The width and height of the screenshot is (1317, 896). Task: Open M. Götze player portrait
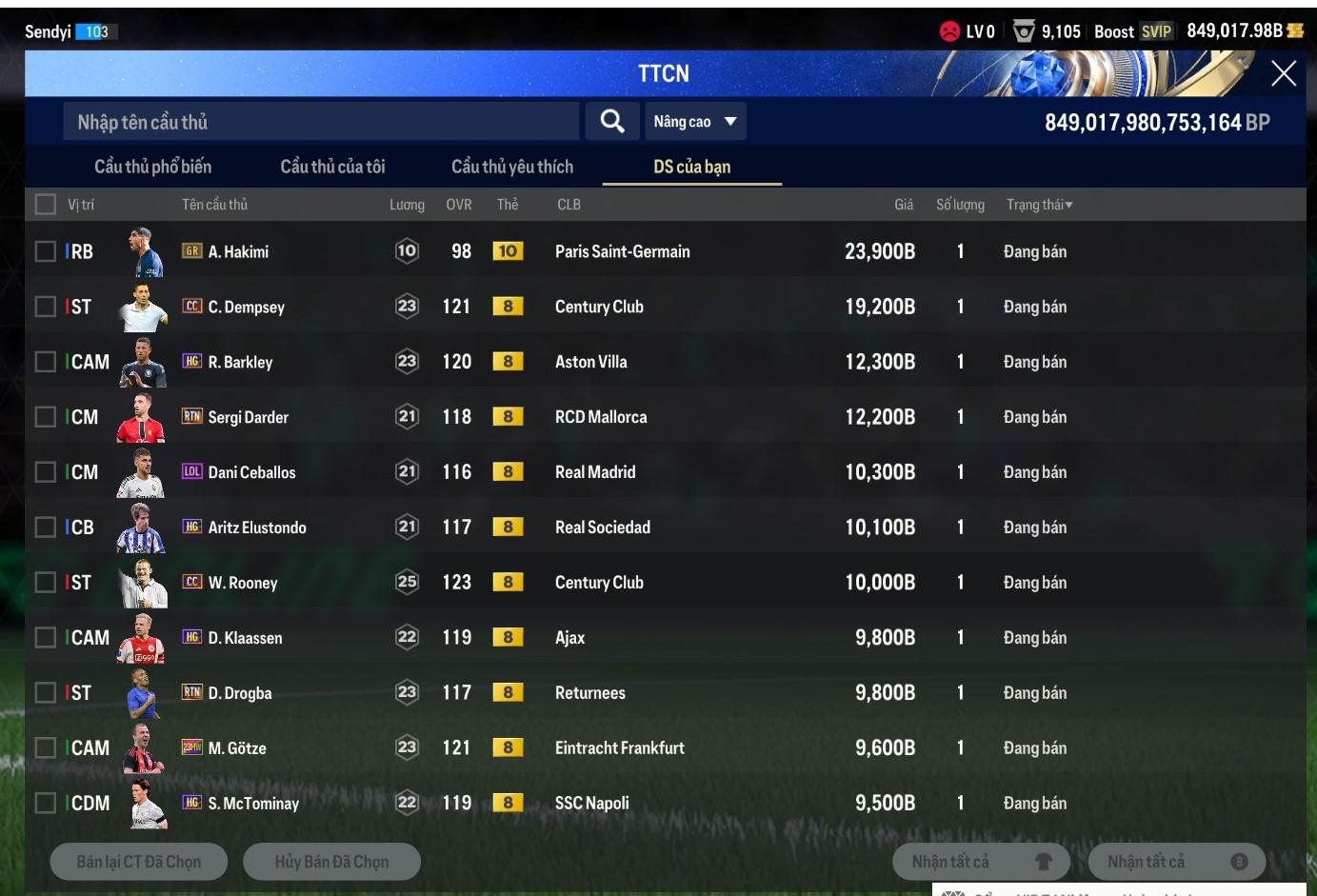coord(142,748)
